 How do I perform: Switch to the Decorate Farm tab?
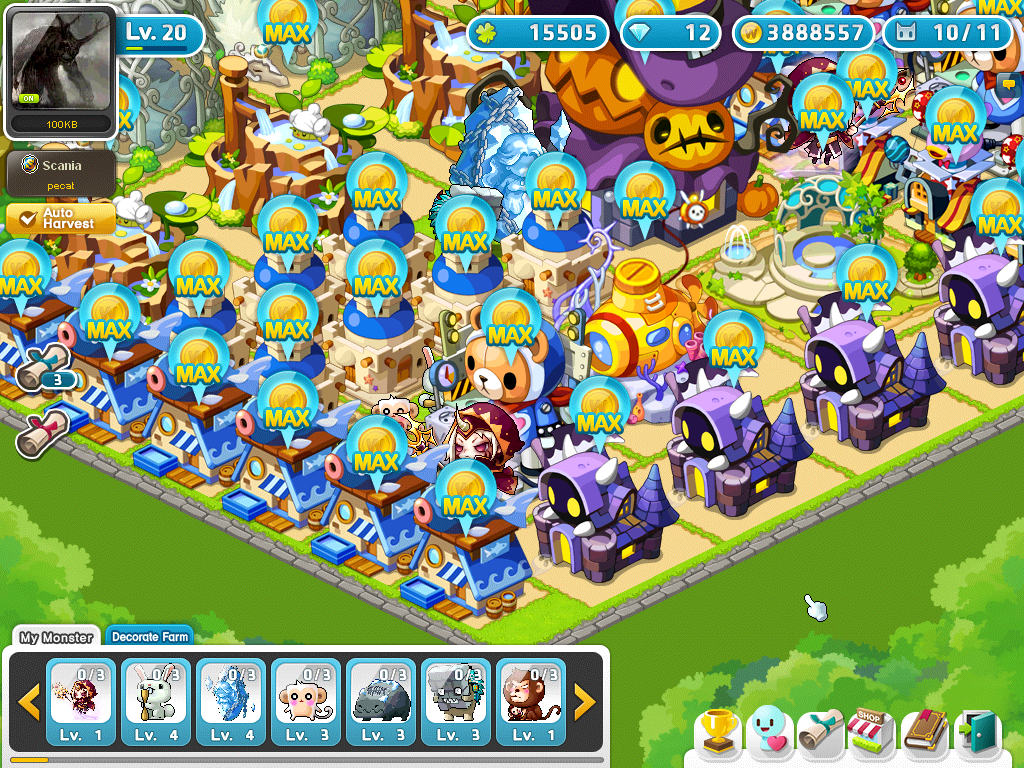click(149, 637)
